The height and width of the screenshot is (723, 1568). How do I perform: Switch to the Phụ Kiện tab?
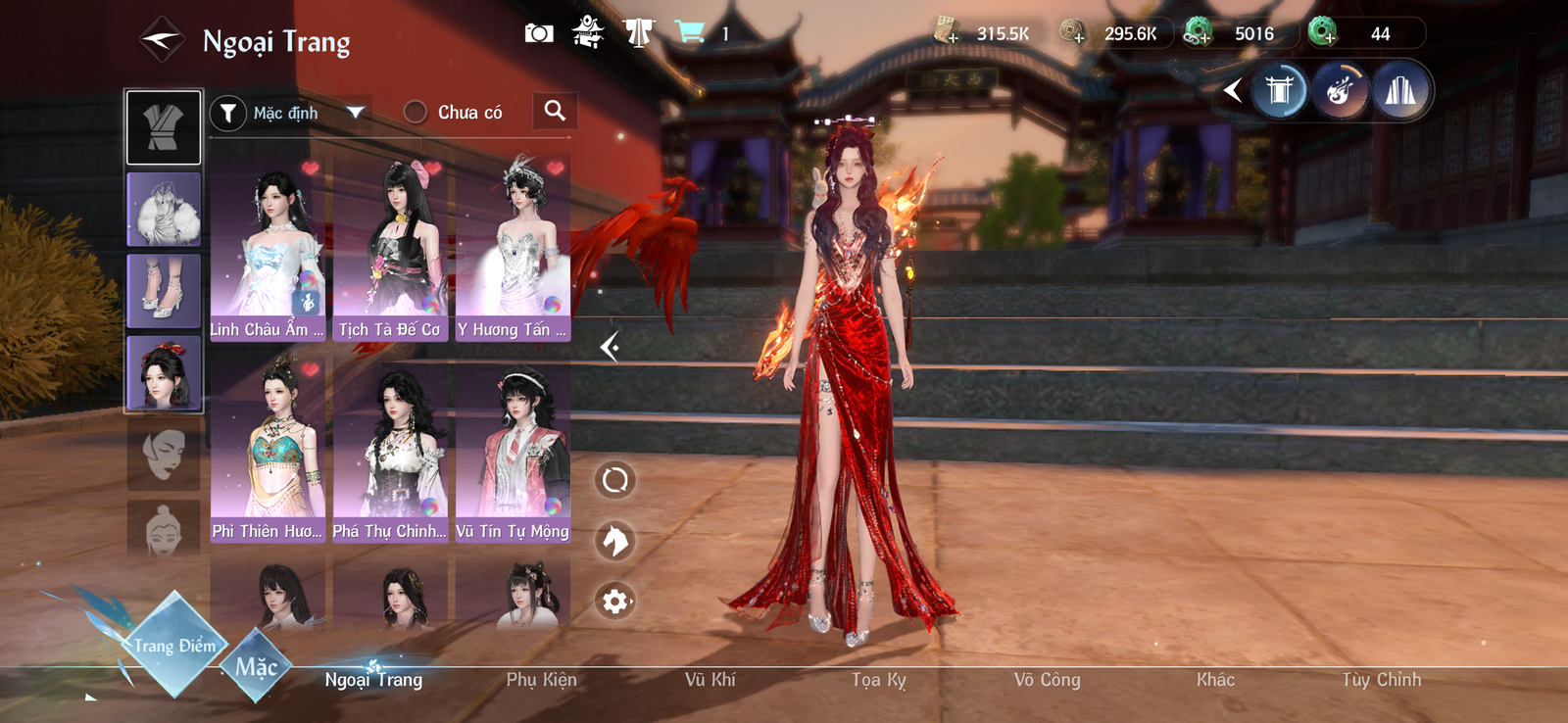540,679
